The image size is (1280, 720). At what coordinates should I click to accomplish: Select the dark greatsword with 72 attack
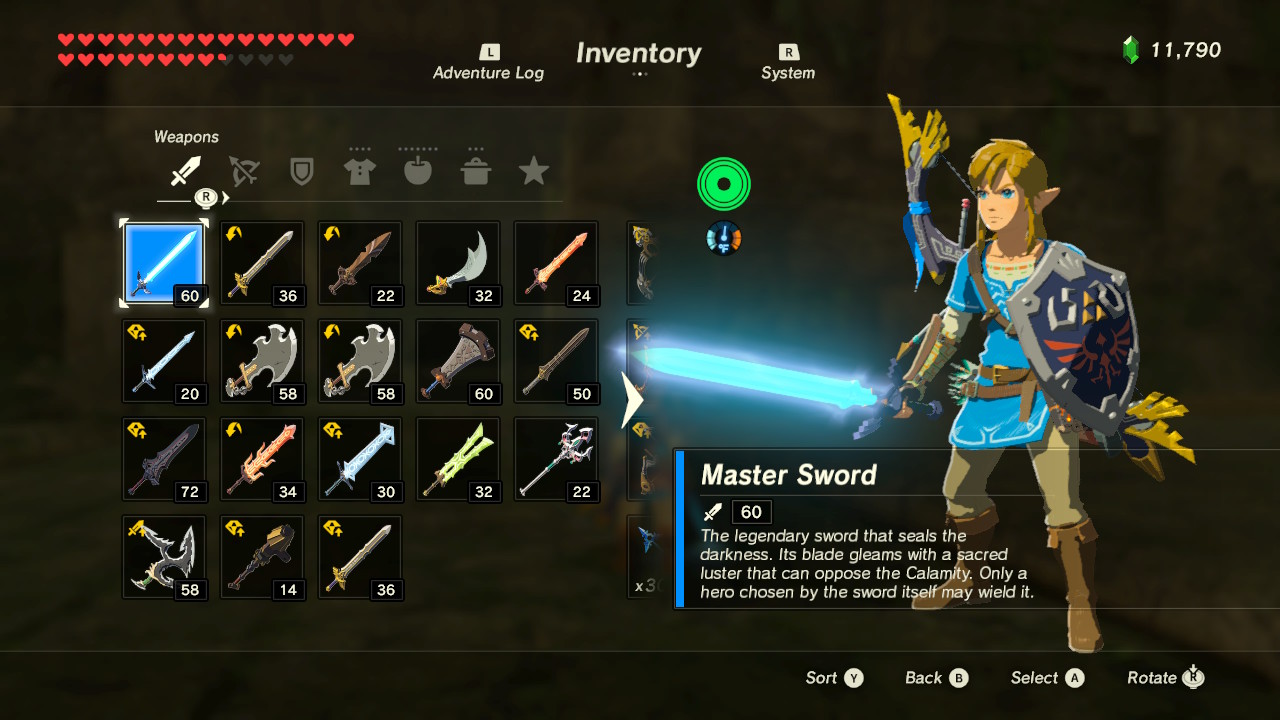coord(163,459)
